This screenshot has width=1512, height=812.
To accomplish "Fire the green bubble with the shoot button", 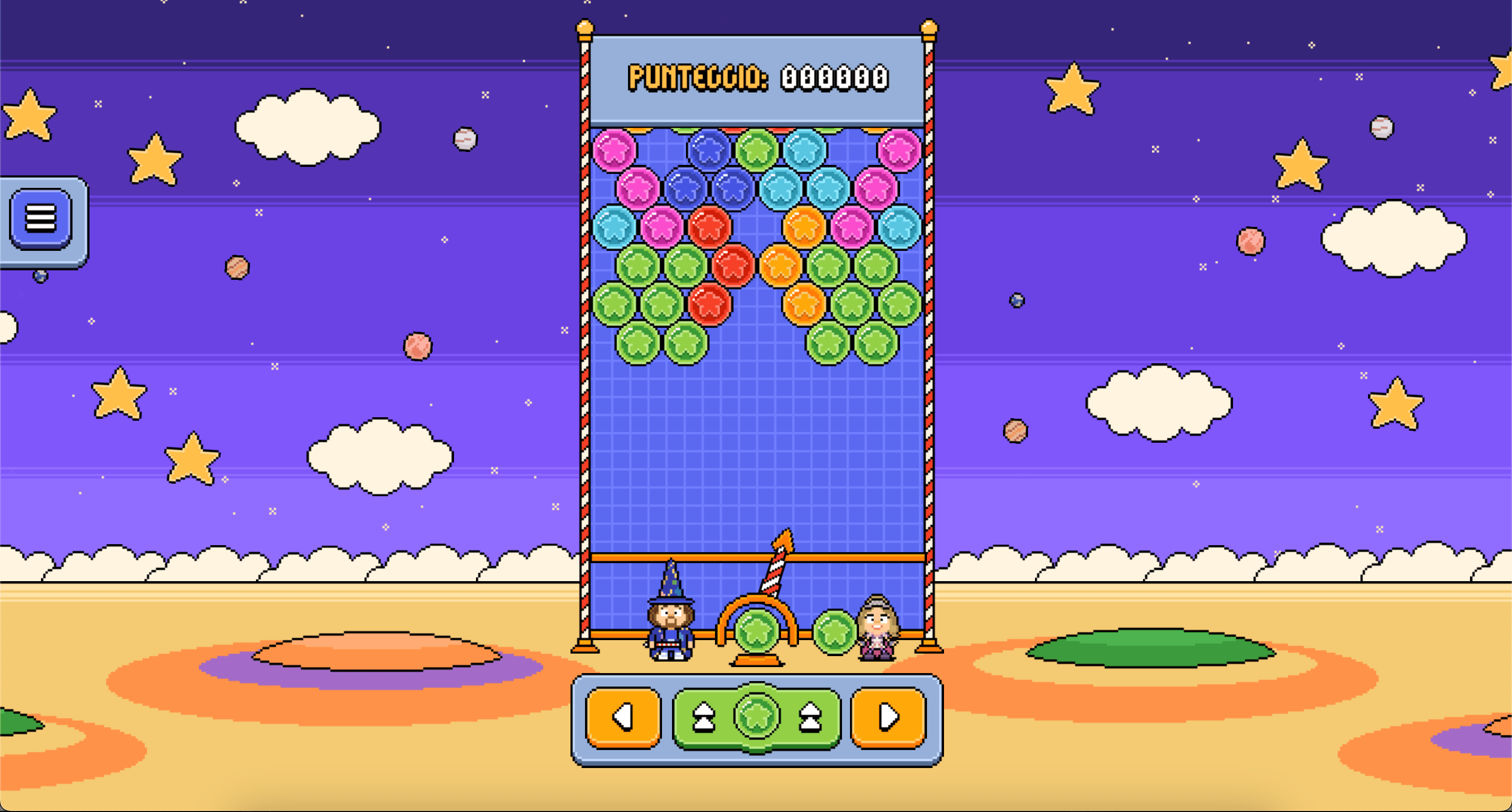I will click(x=756, y=717).
